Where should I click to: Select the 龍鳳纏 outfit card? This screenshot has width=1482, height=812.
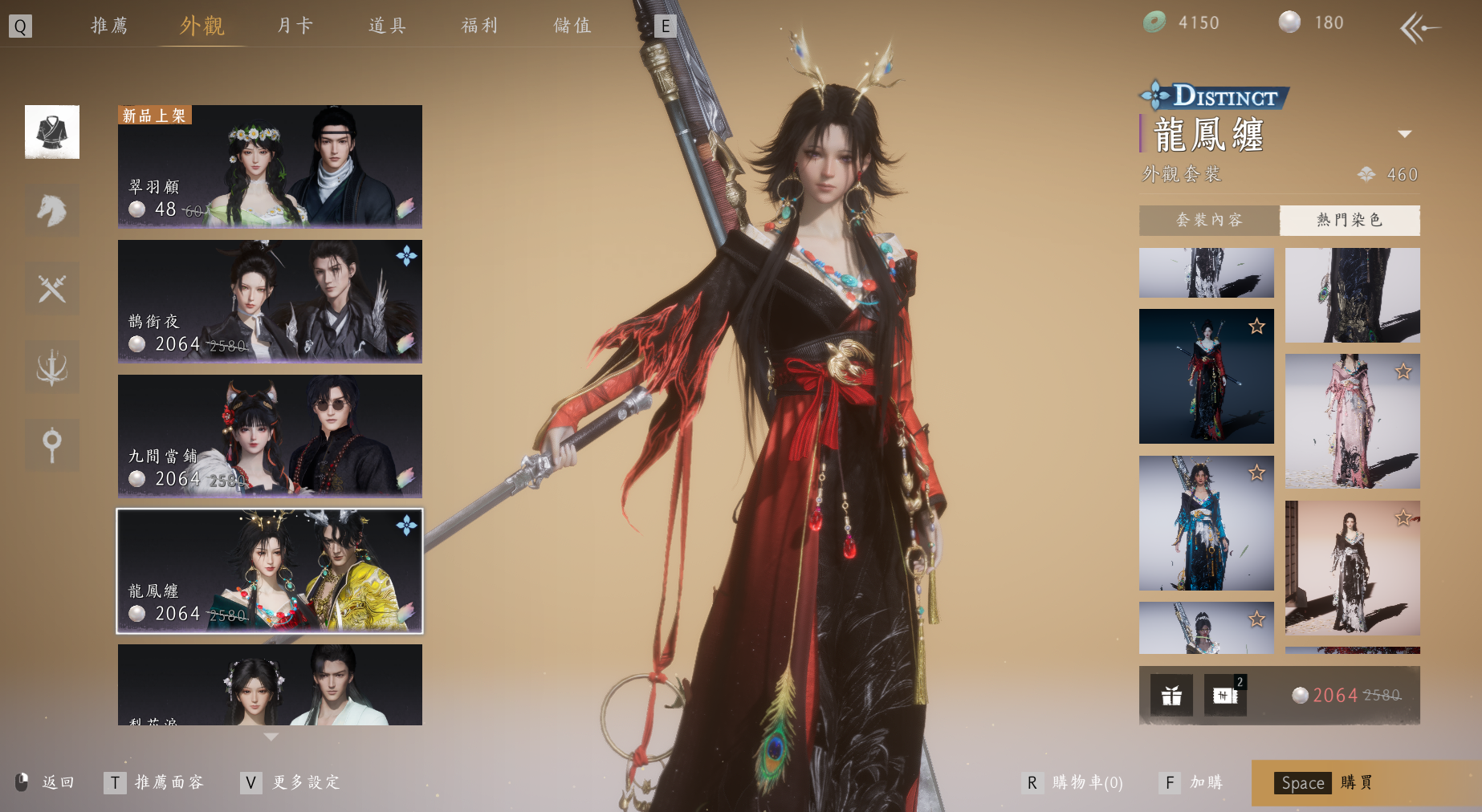[x=270, y=570]
